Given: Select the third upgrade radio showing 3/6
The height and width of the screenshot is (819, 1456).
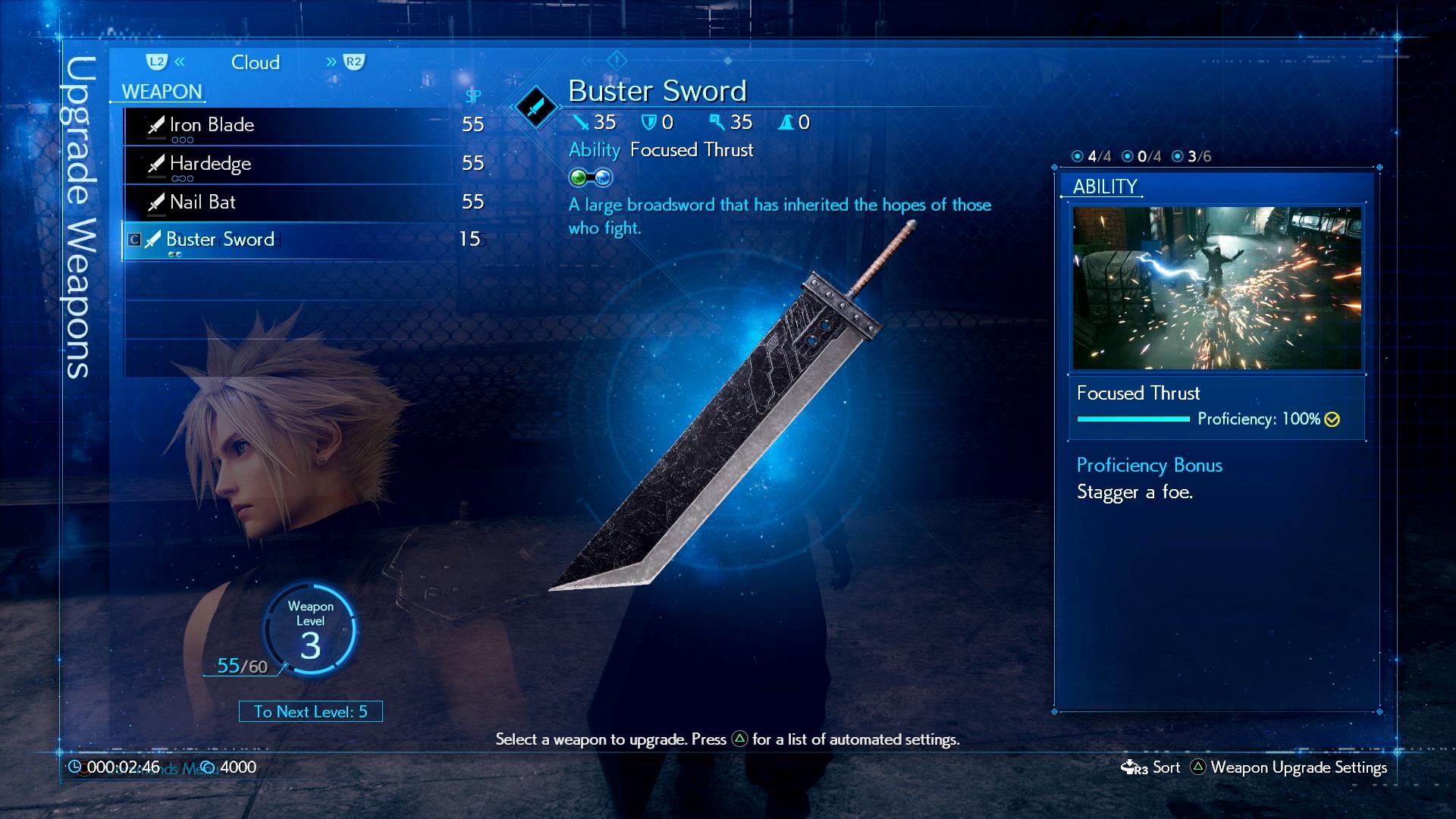Looking at the screenshot, I should click(x=1178, y=157).
